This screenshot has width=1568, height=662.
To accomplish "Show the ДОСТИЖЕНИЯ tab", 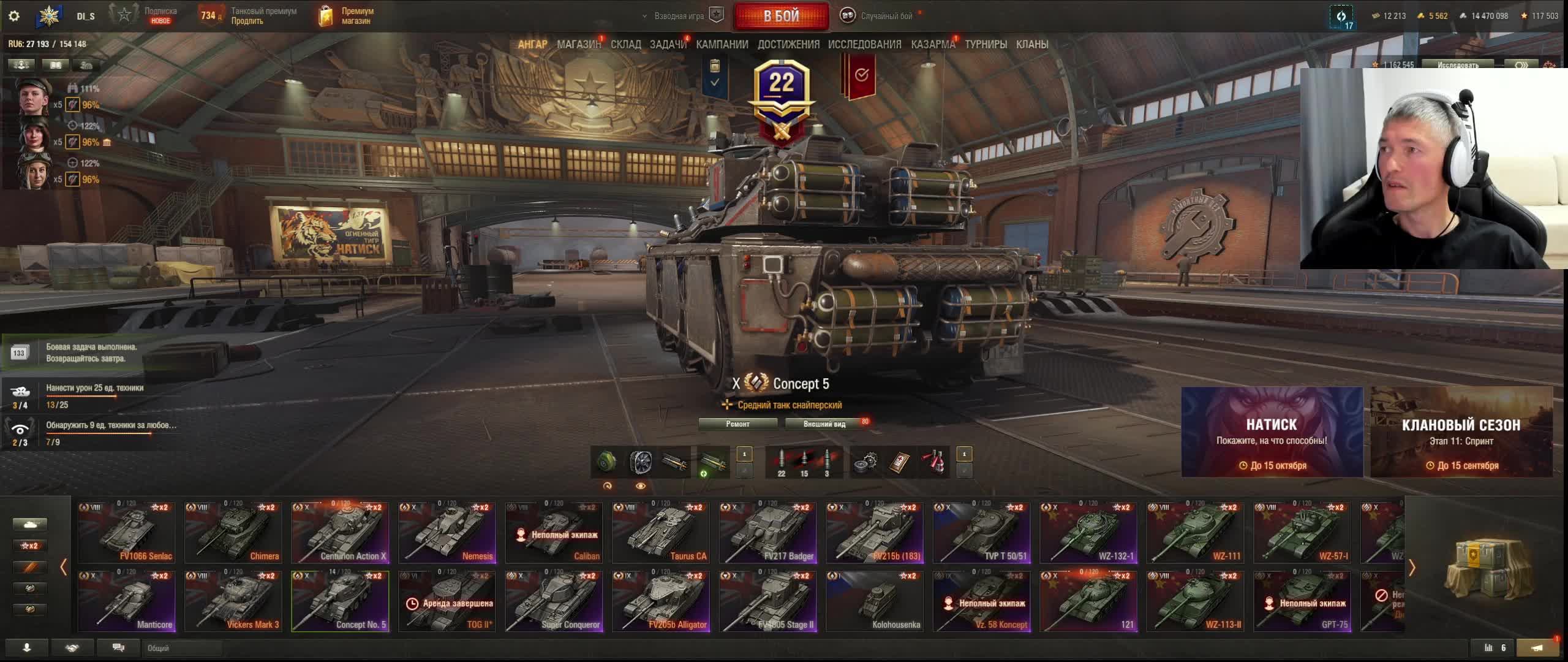I will pos(788,44).
